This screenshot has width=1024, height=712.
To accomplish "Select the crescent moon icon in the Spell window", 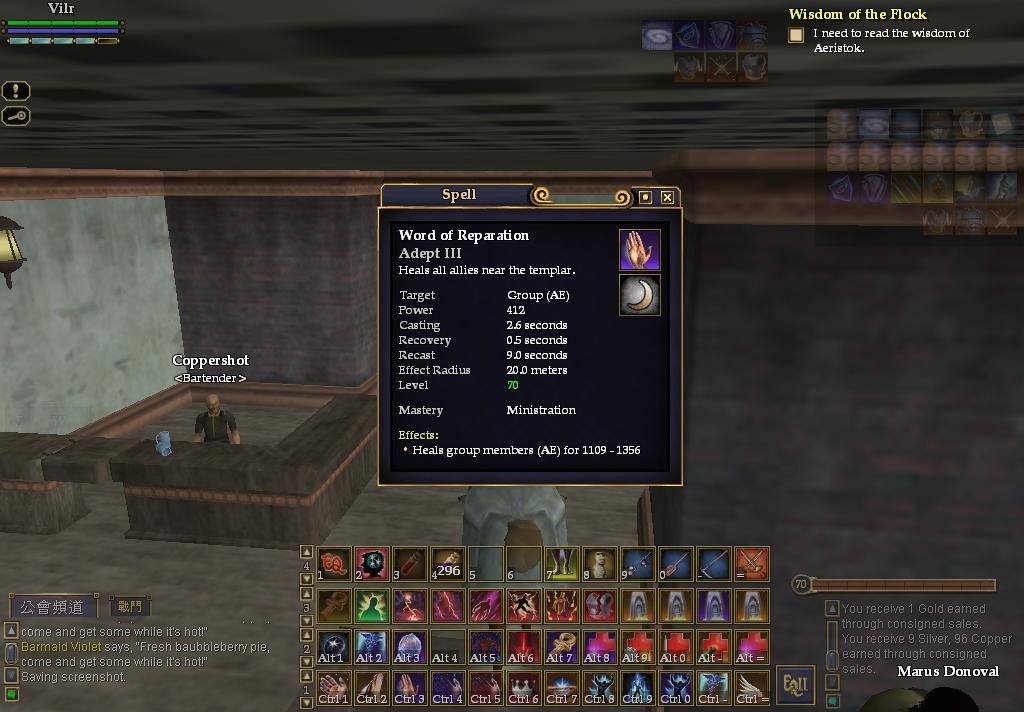I will pyautogui.click(x=639, y=295).
